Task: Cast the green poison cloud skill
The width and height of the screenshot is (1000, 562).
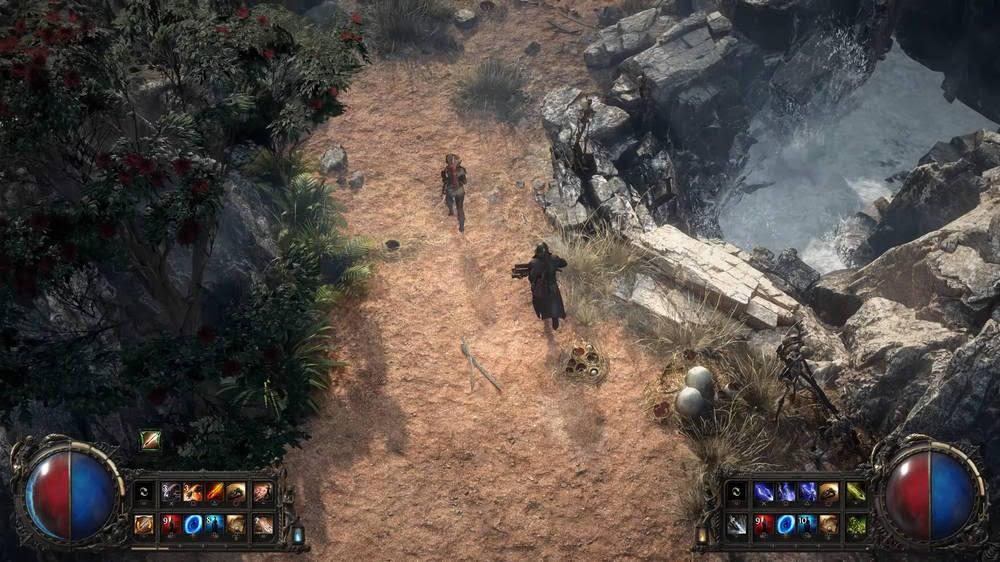Action: 855,524
